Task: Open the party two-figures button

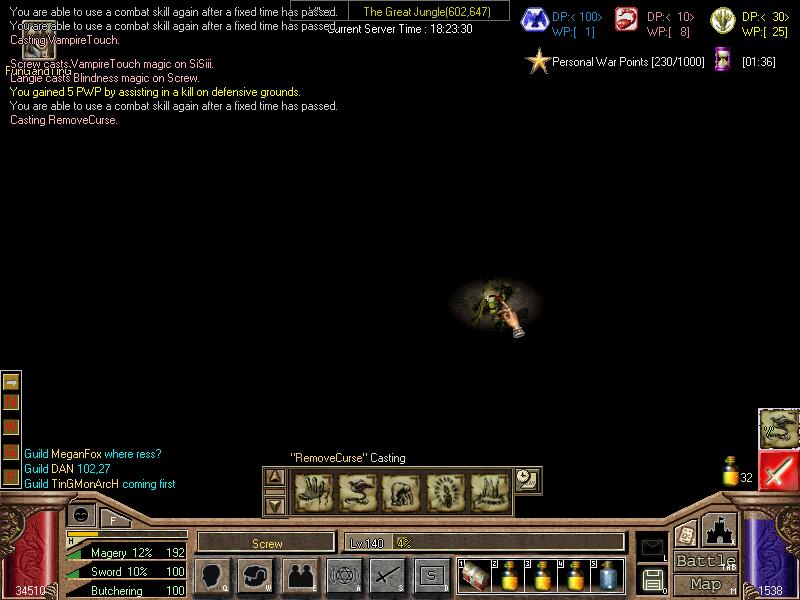Action: (x=300, y=576)
